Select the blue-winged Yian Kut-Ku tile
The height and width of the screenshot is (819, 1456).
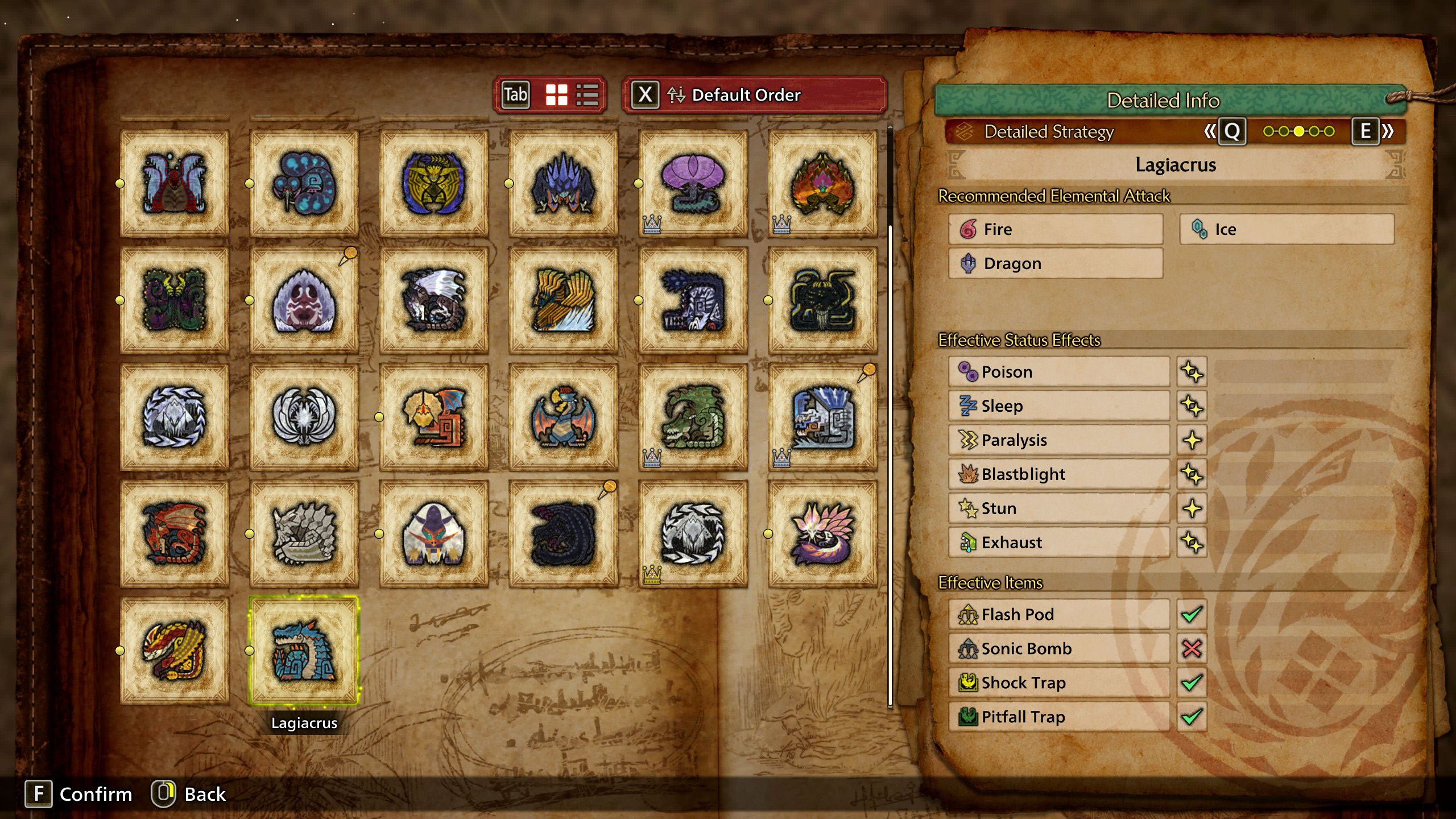(563, 417)
